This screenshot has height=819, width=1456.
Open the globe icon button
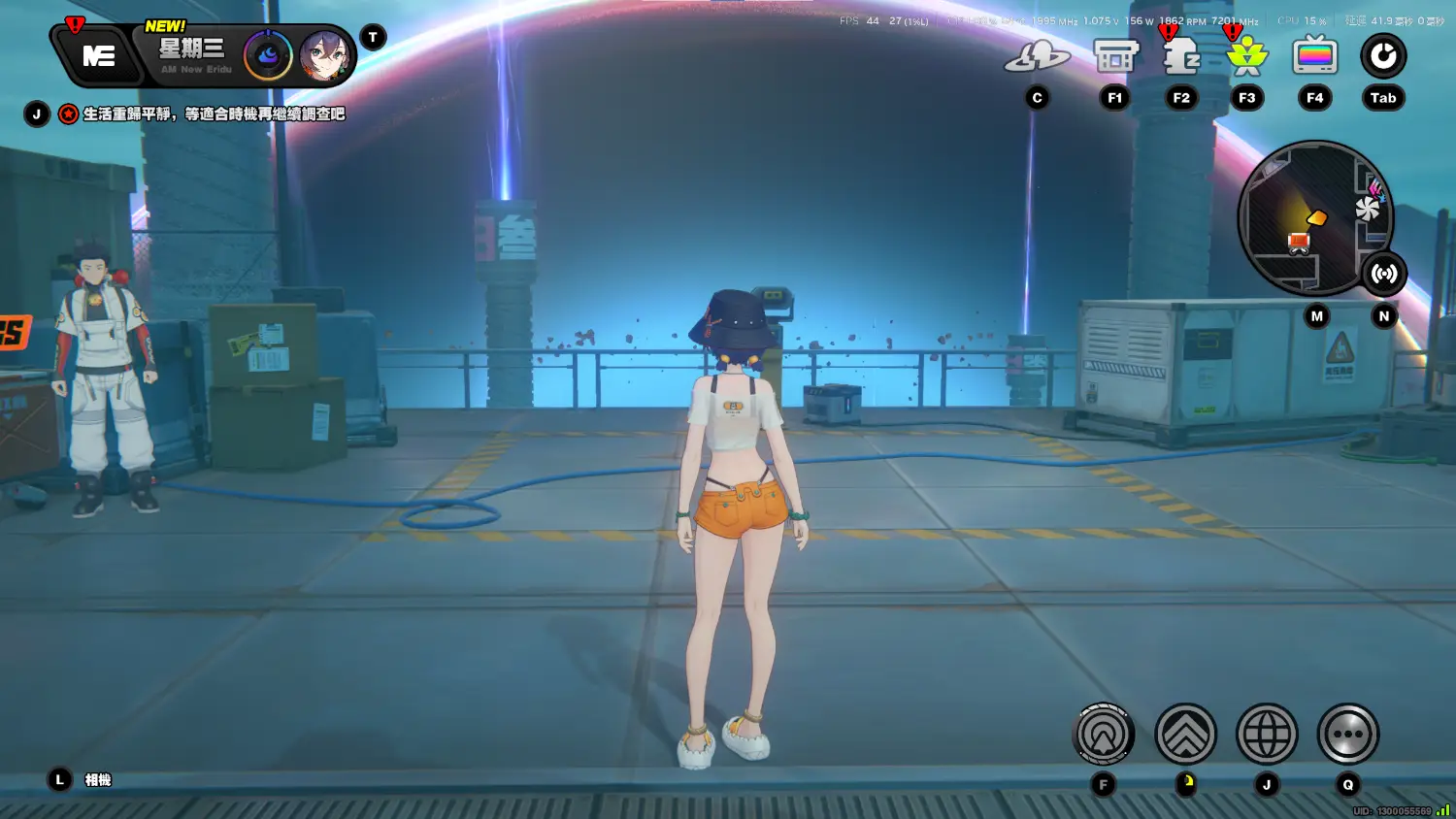1267,734
